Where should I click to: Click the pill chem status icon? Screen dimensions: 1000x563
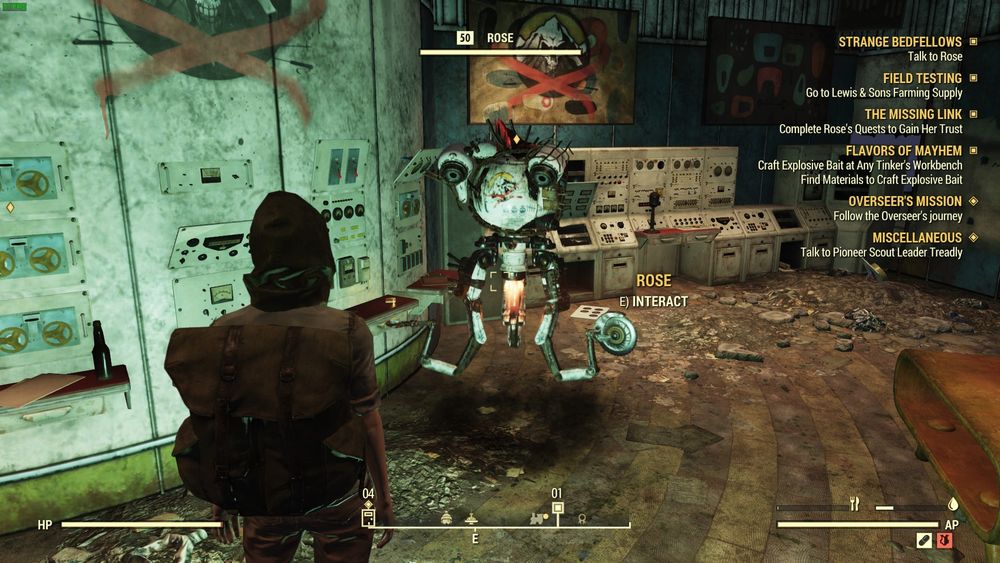pos(925,541)
